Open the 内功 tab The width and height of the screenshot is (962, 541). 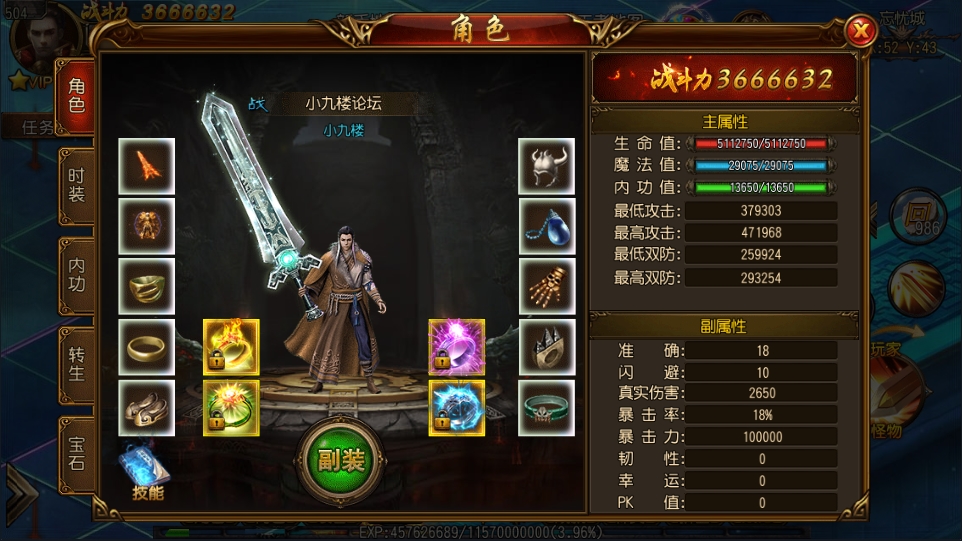tap(77, 274)
